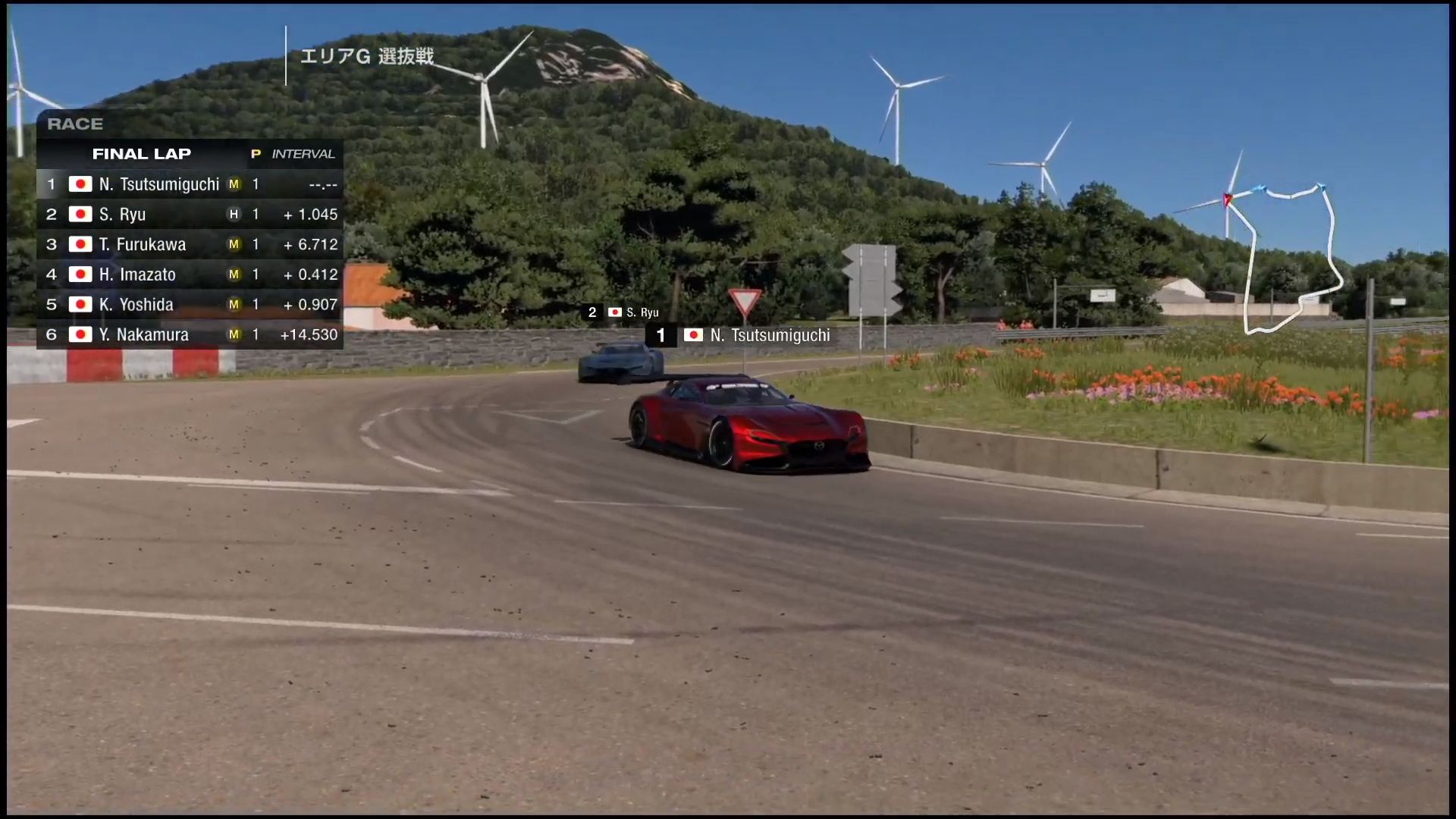Select N. Tsutsumiguchi leaderboard row
1456x819 pixels.
click(x=190, y=184)
